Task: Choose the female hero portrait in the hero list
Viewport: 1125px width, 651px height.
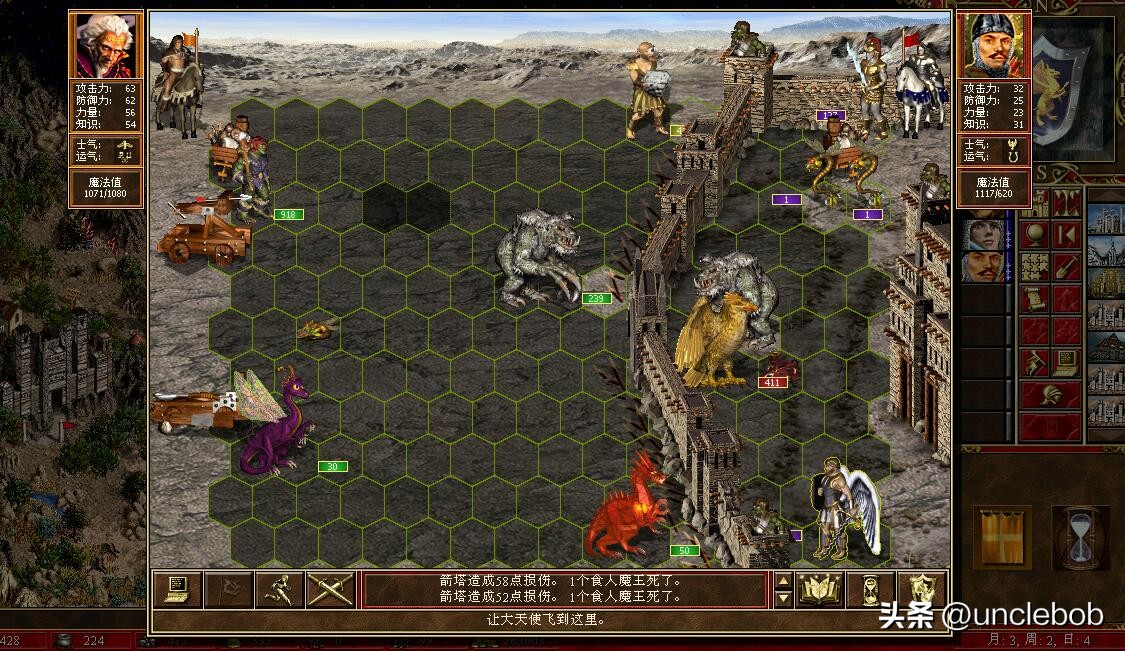Action: pos(983,234)
